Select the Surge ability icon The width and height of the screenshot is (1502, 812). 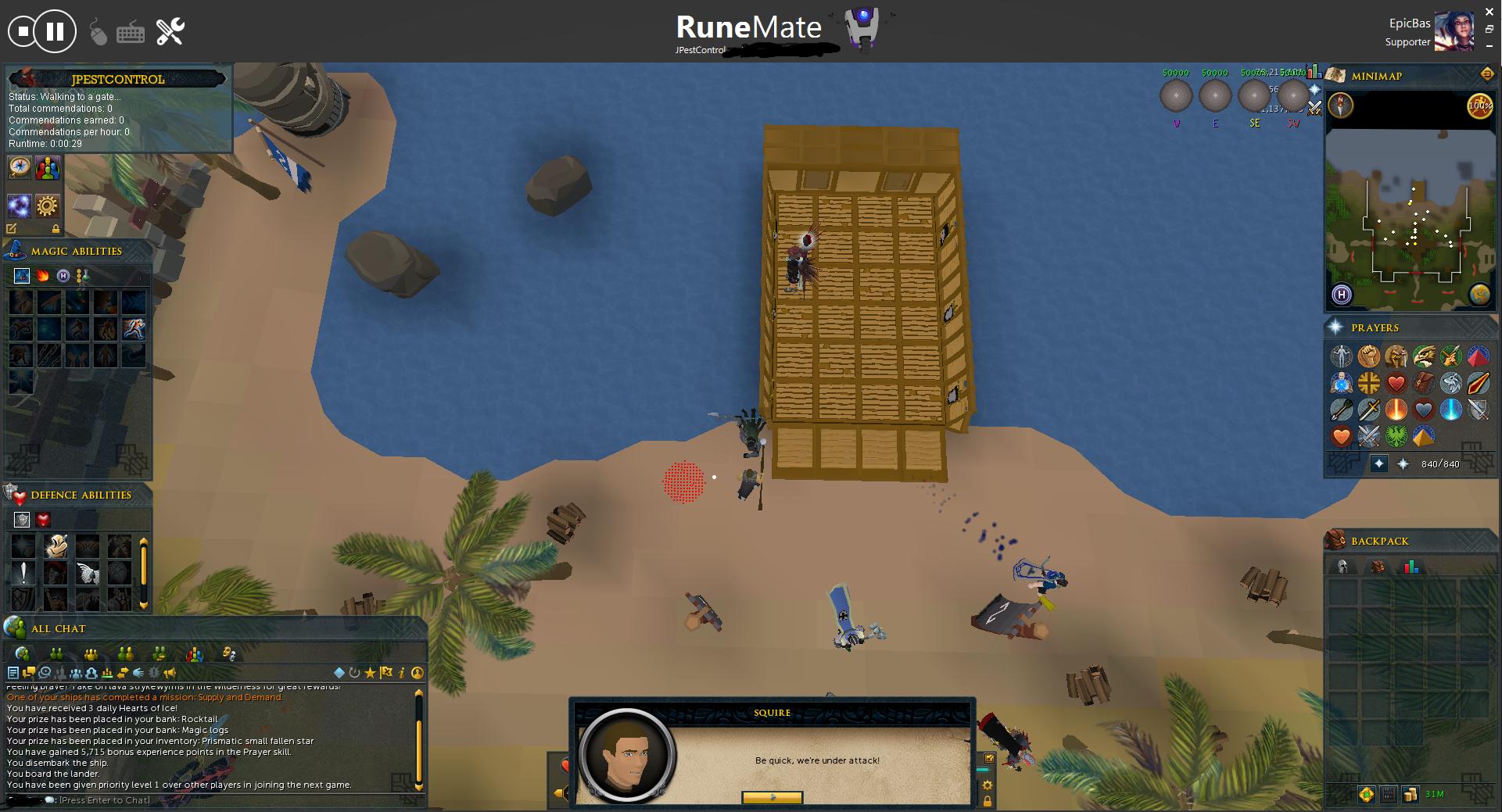(x=134, y=328)
